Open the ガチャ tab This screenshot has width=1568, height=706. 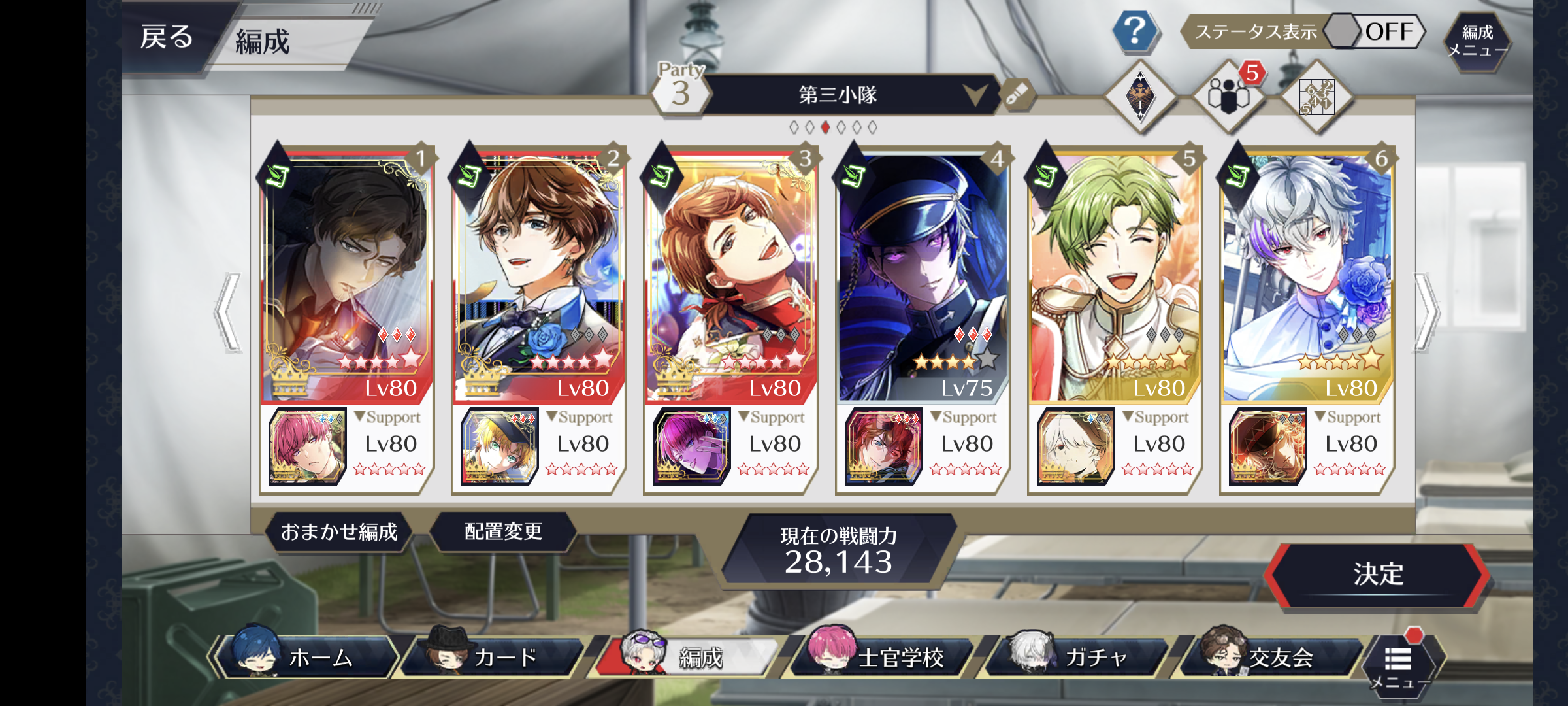pos(1078,658)
